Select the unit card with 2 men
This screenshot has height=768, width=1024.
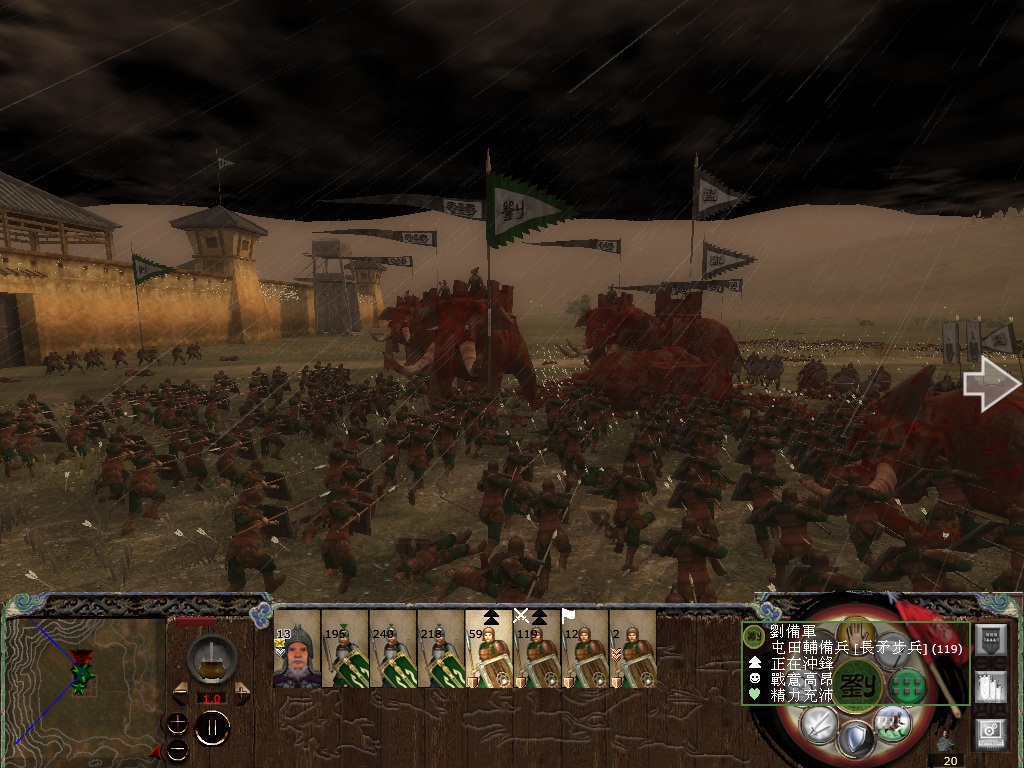633,650
